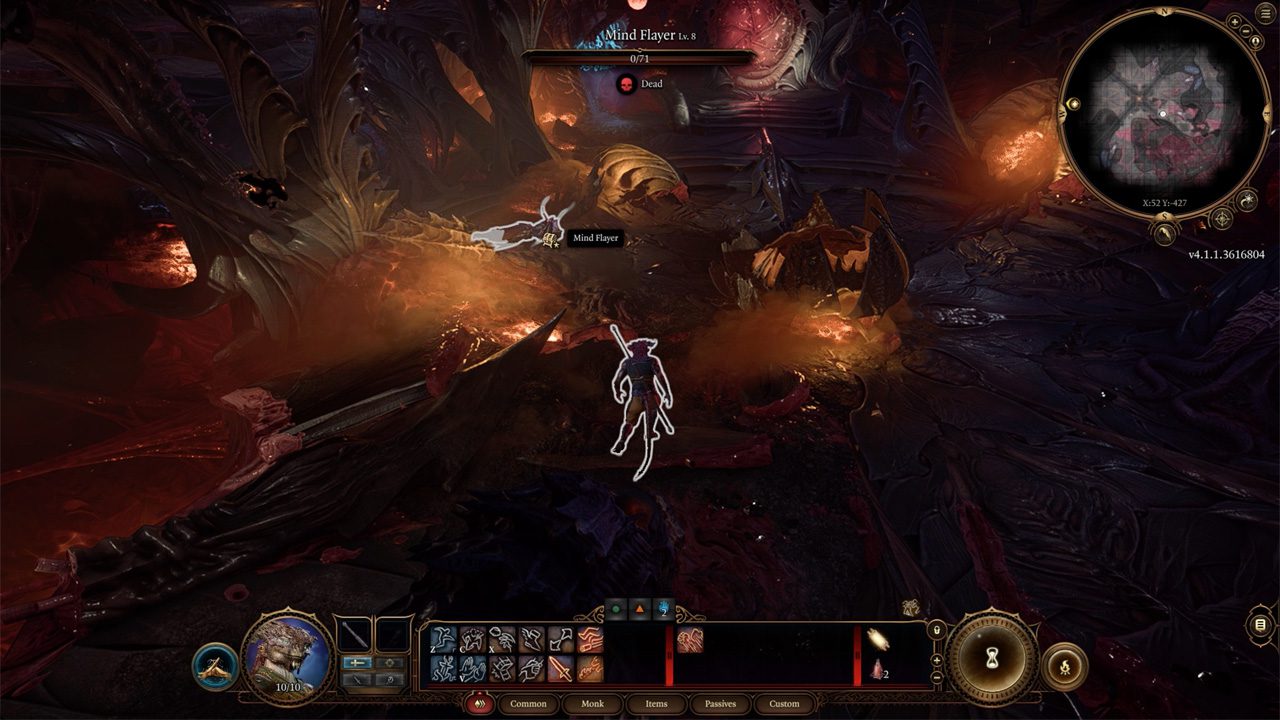Open the Monk actions tab
This screenshot has width=1280, height=720.
[592, 703]
